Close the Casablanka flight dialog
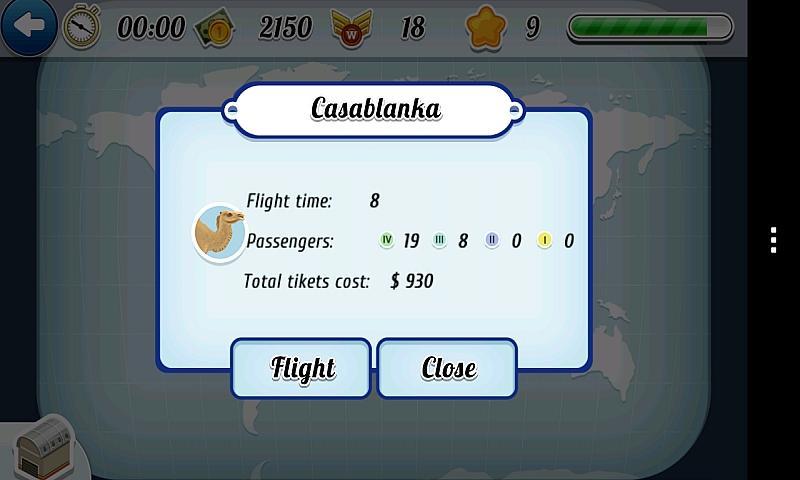The width and height of the screenshot is (800, 480). tap(447, 368)
